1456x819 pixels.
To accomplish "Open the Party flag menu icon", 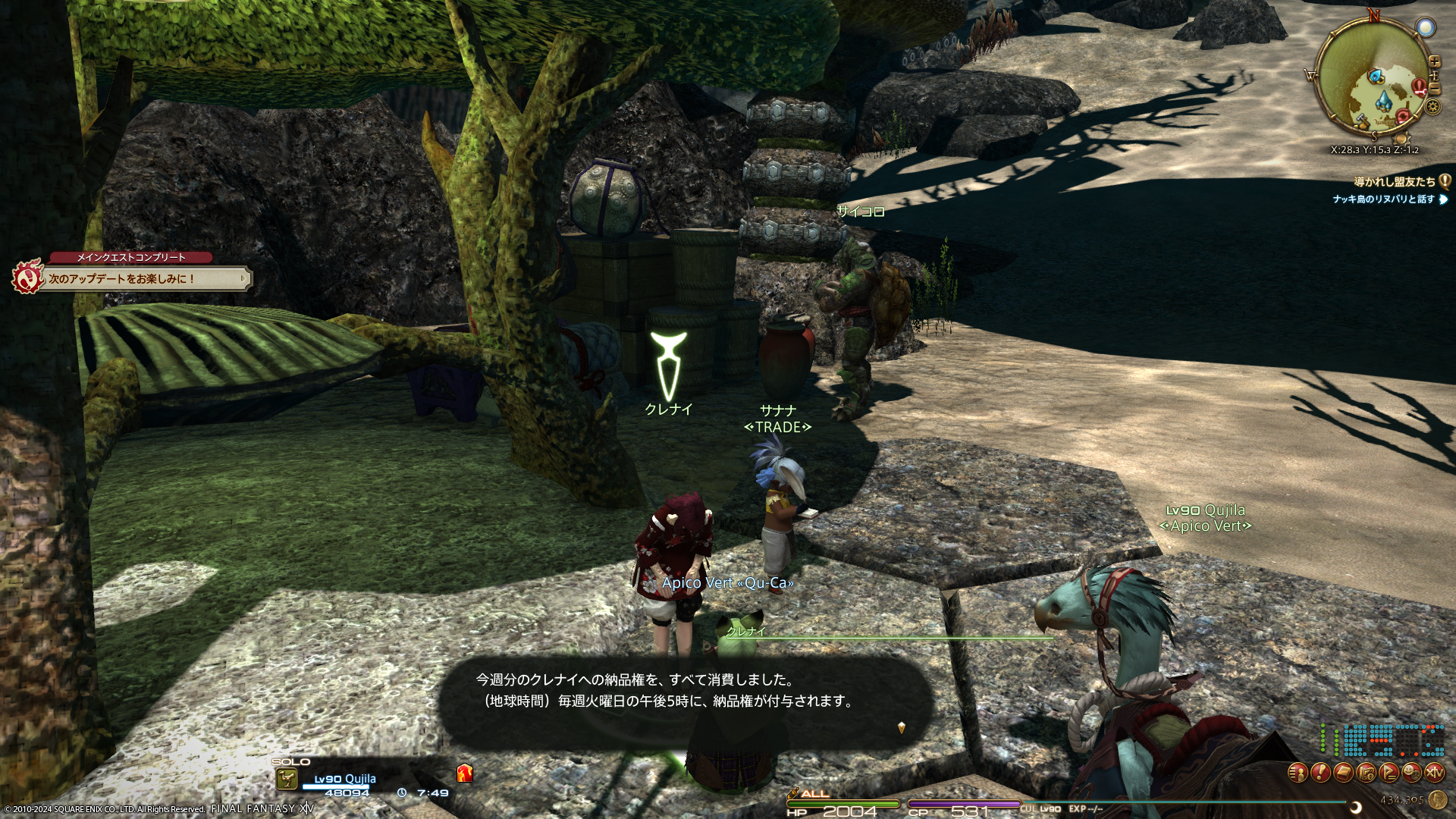I will pos(1390,773).
